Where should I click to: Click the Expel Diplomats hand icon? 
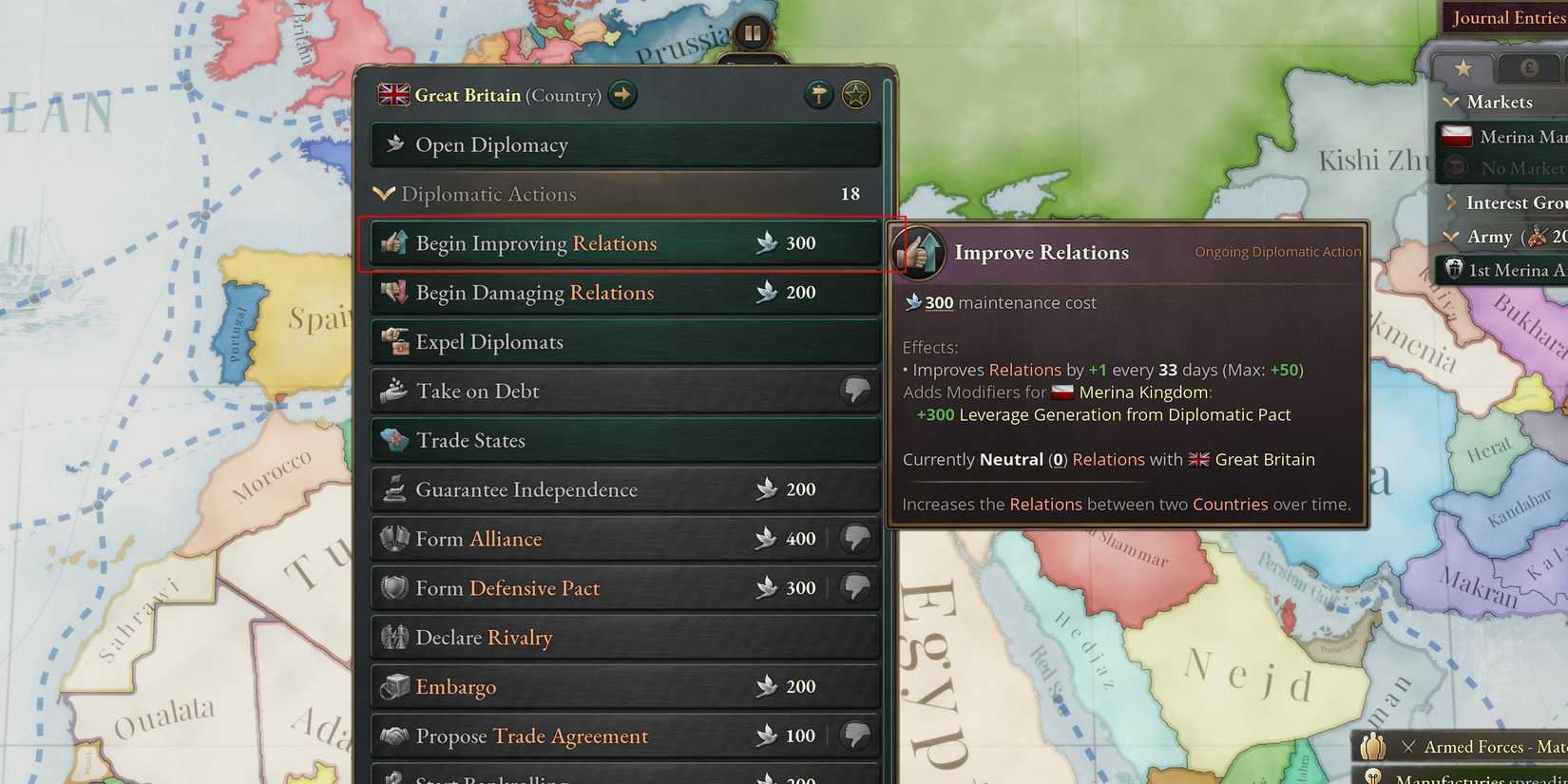pyautogui.click(x=394, y=341)
